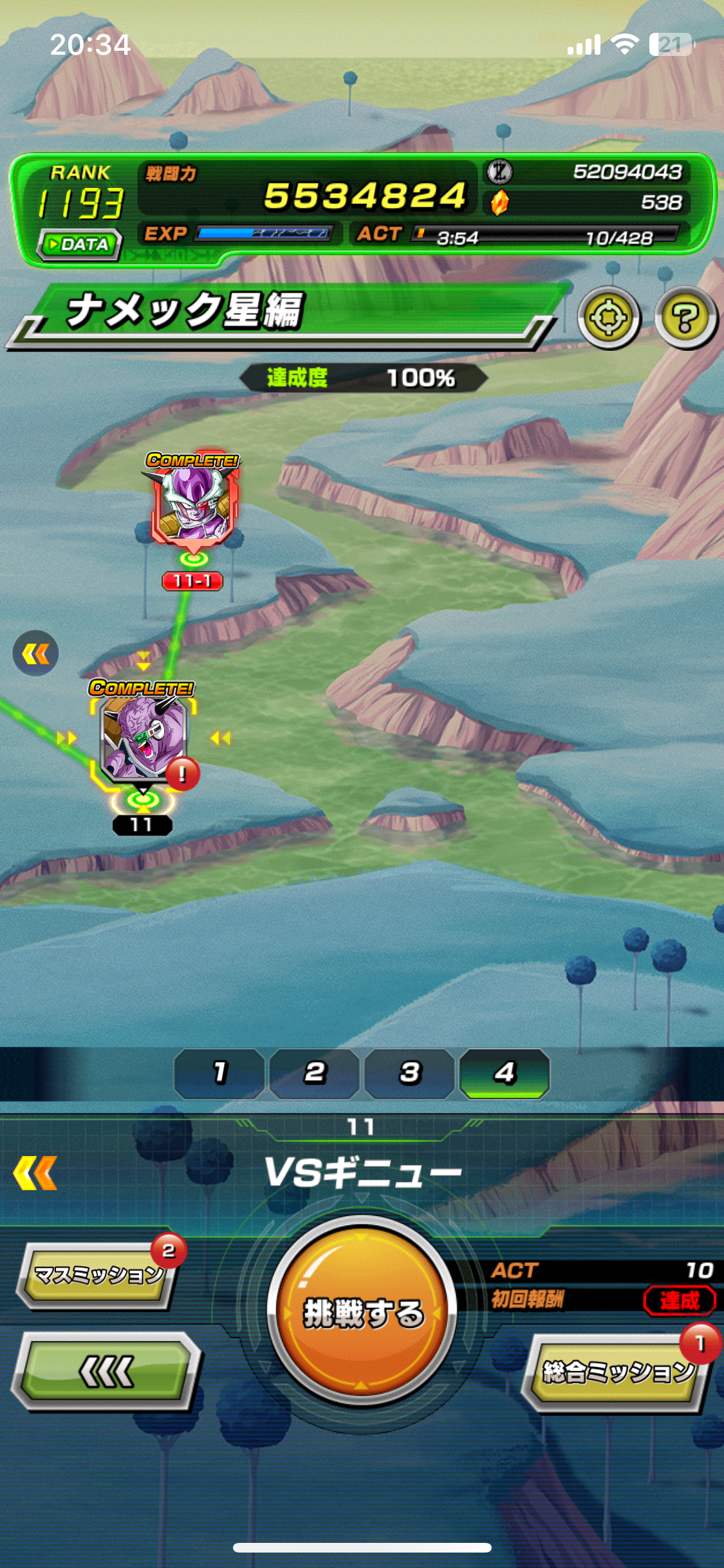Open マスミッション stage missions
This screenshot has width=724, height=1568.
98,1274
